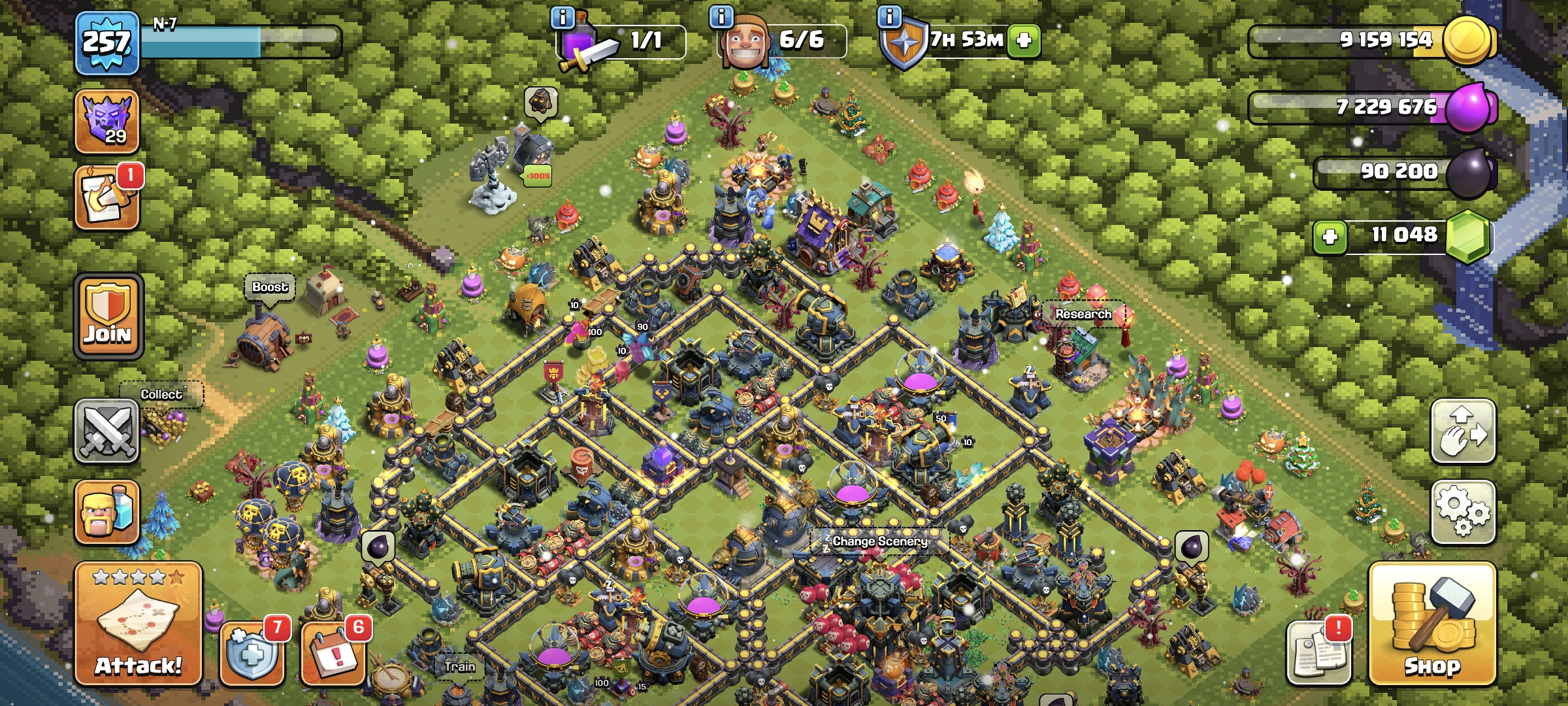
Task: Open the Attack! battle map
Action: (x=138, y=624)
